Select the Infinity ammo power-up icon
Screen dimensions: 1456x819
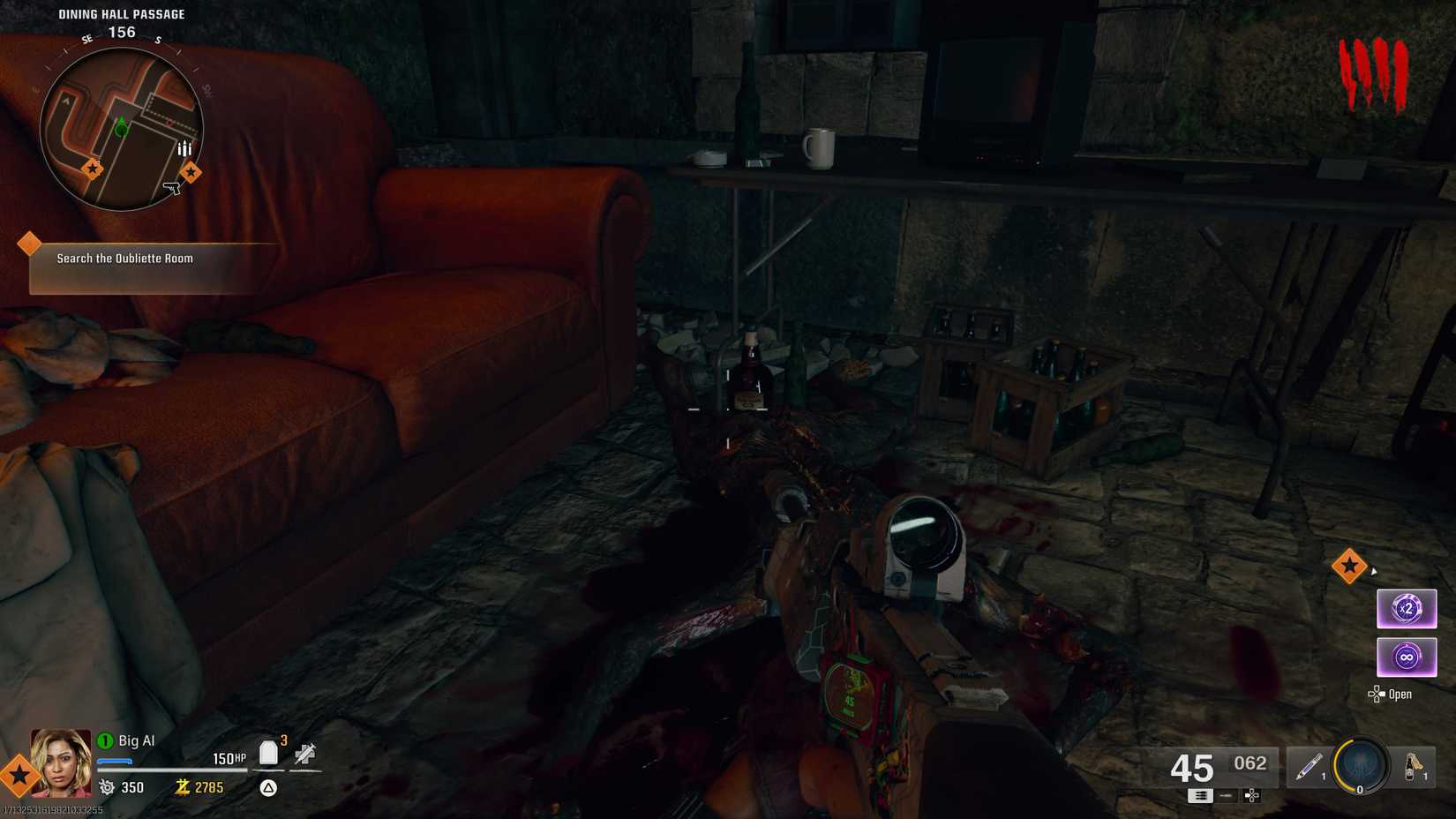point(1407,656)
